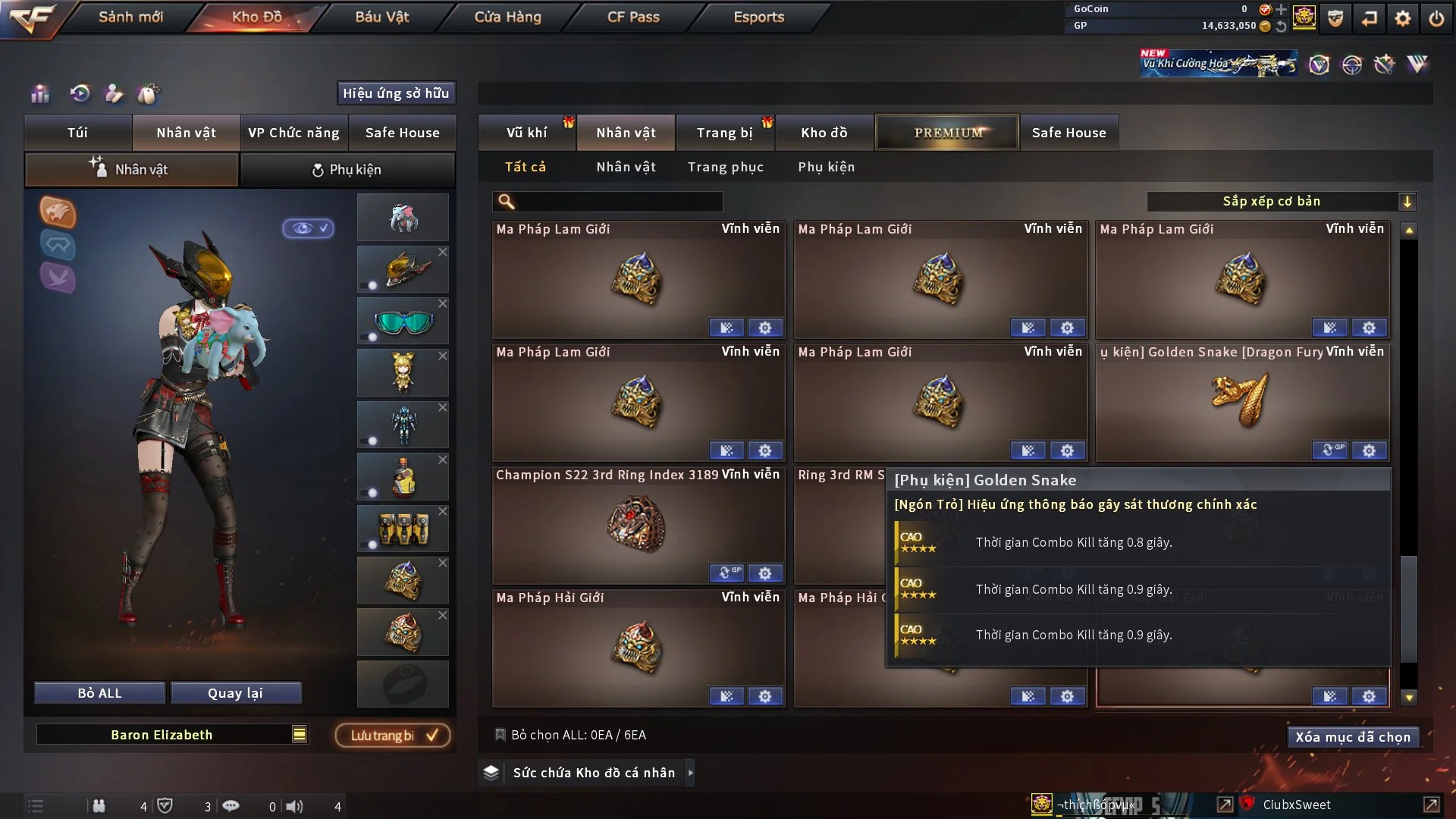1456x819 pixels.
Task: Open the Sảnh mới lobby menu
Action: [130, 17]
